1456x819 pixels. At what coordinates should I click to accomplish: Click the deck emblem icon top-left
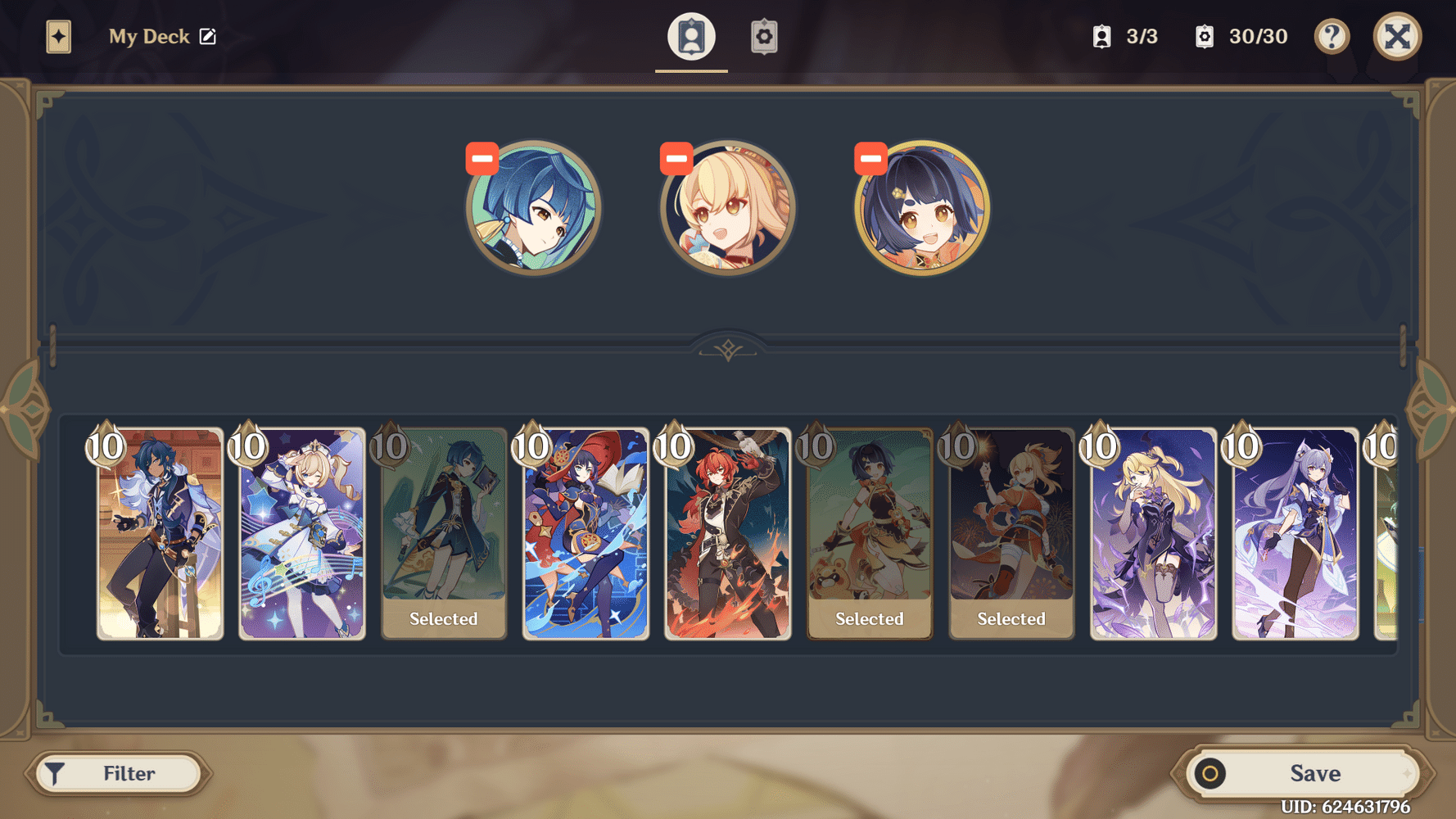[56, 36]
